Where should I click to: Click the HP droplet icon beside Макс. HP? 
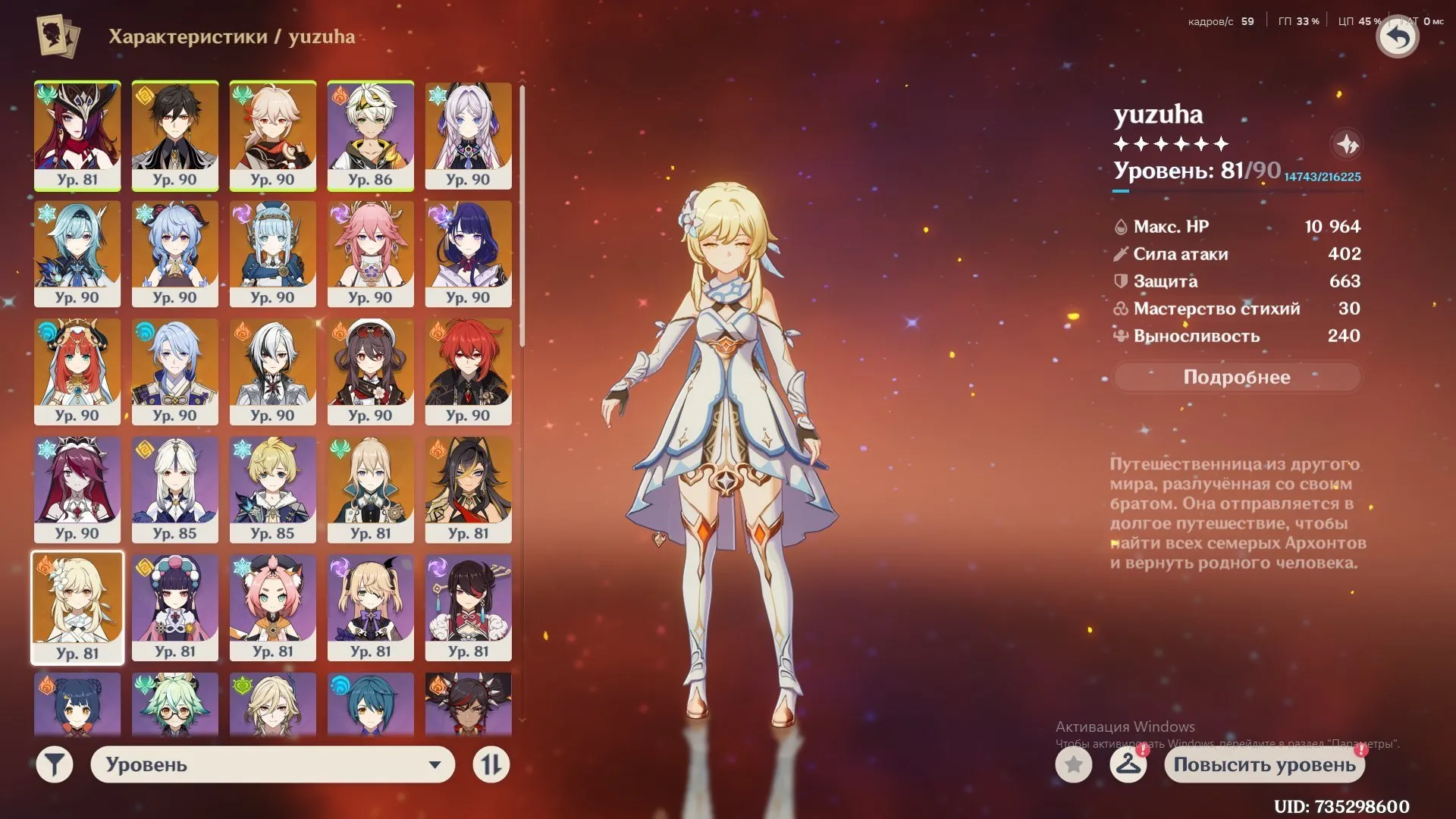[1120, 226]
